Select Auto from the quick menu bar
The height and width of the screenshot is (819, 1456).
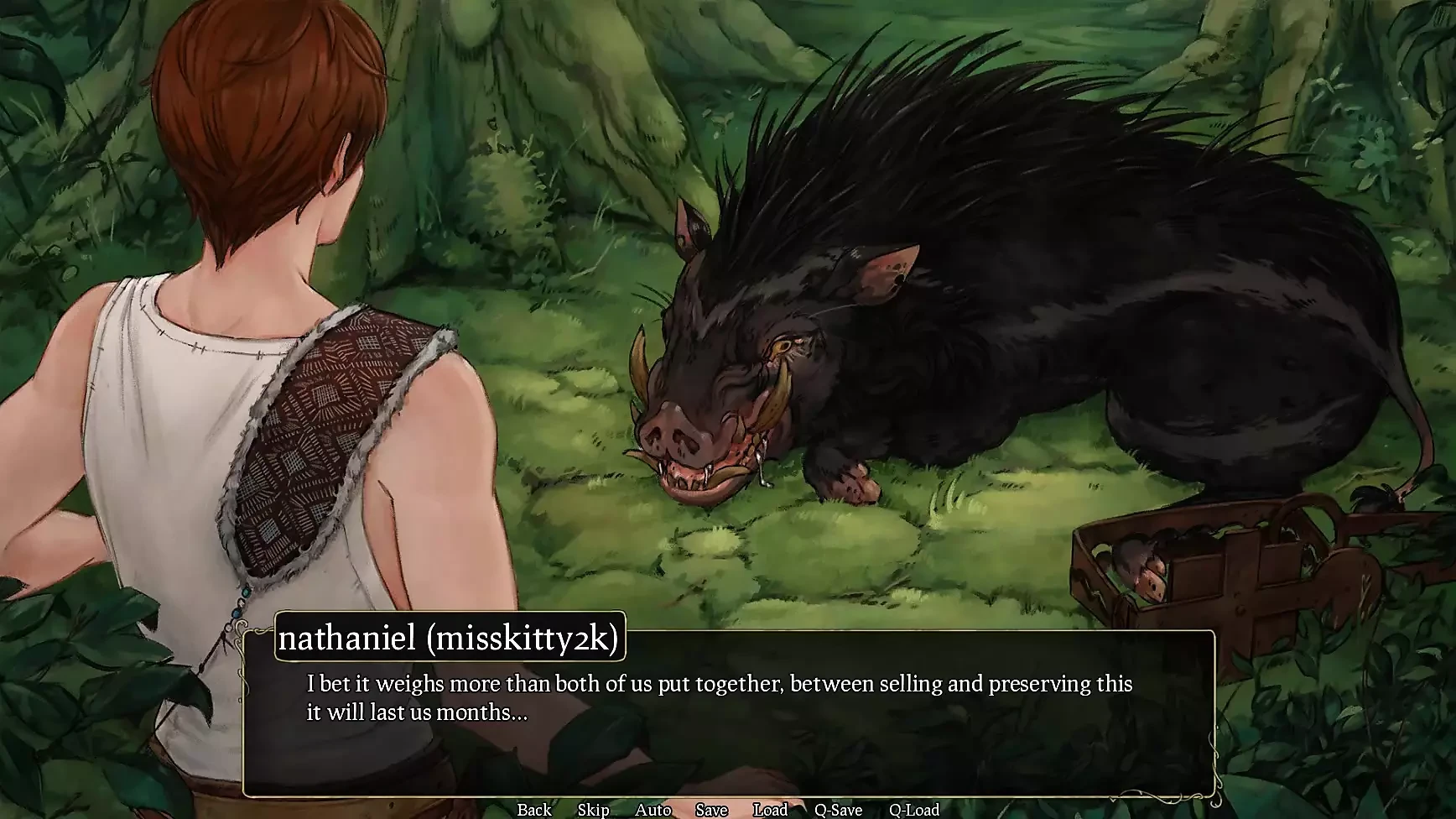(x=653, y=810)
